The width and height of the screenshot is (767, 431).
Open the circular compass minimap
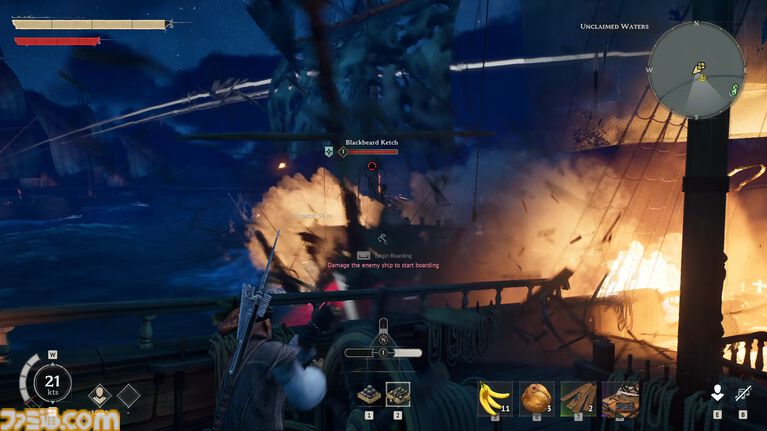point(696,70)
